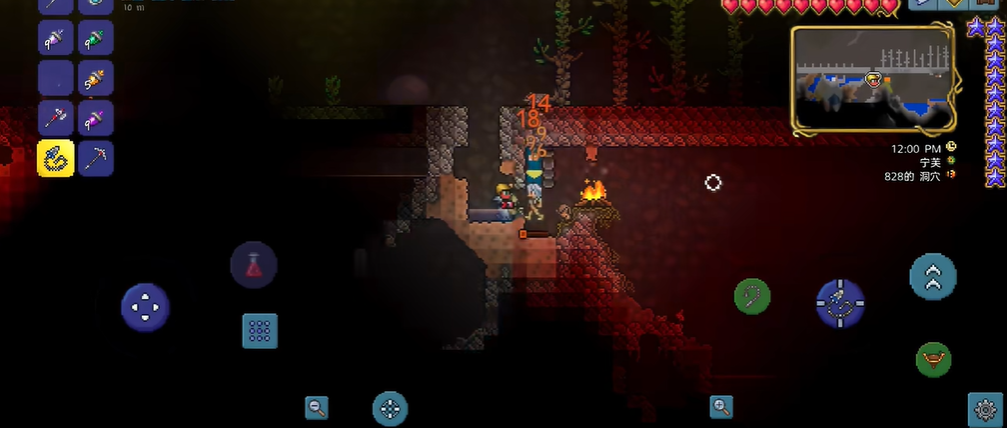Click the zoom-in magnifier button
The height and width of the screenshot is (428, 1007).
(x=721, y=406)
